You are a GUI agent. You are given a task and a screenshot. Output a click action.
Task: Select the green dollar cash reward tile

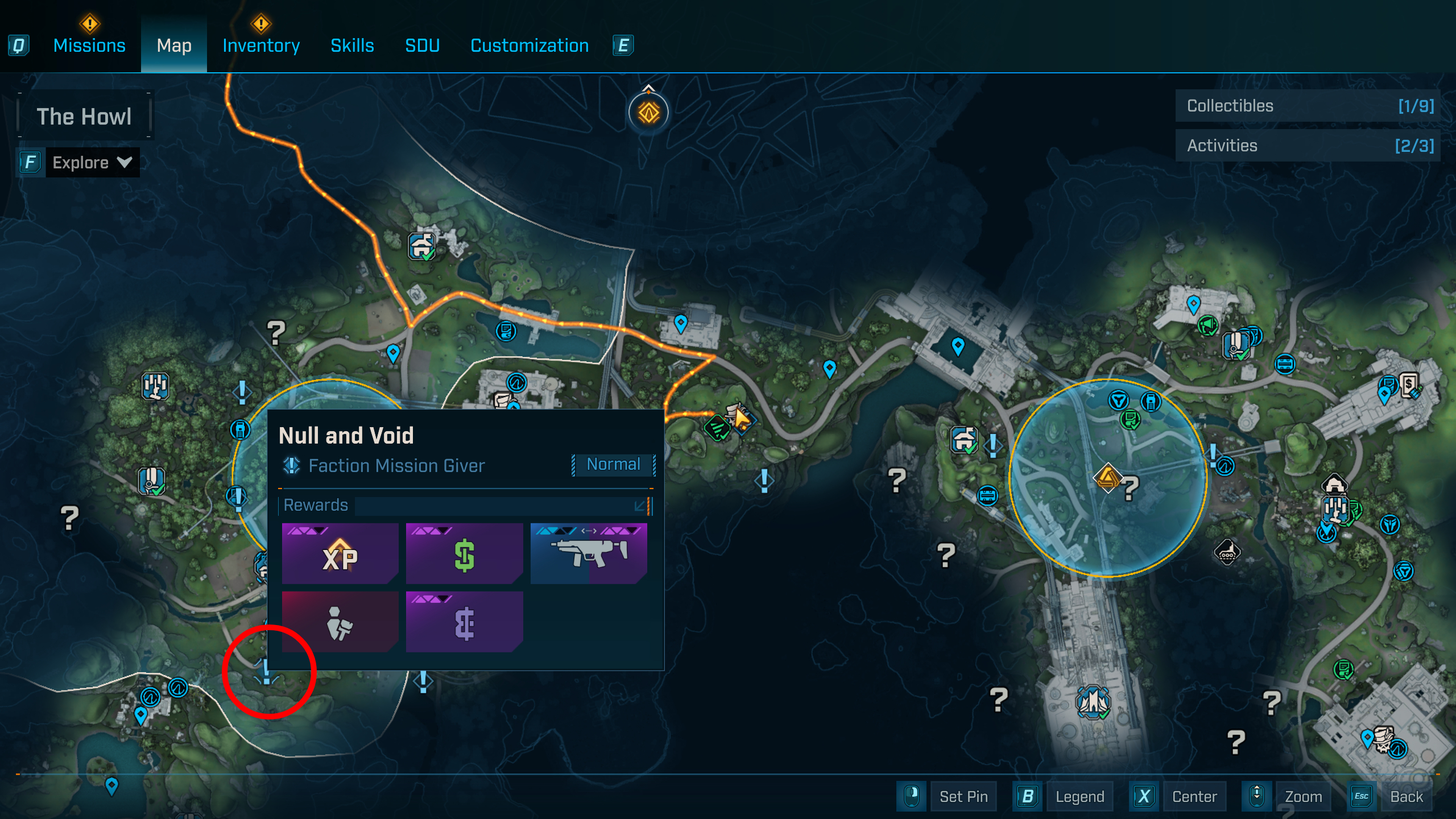(464, 554)
